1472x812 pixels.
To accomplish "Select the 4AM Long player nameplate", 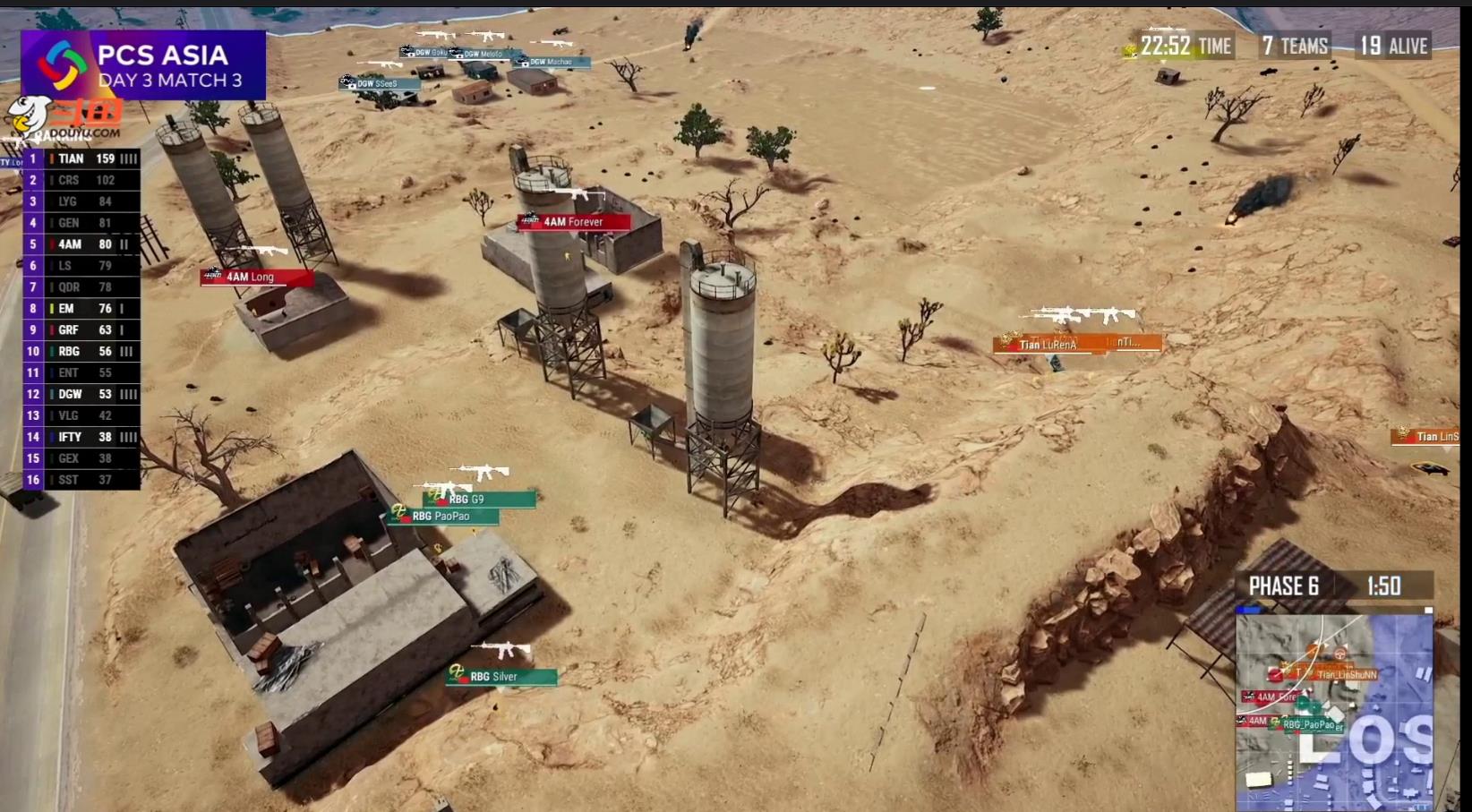I will point(257,278).
